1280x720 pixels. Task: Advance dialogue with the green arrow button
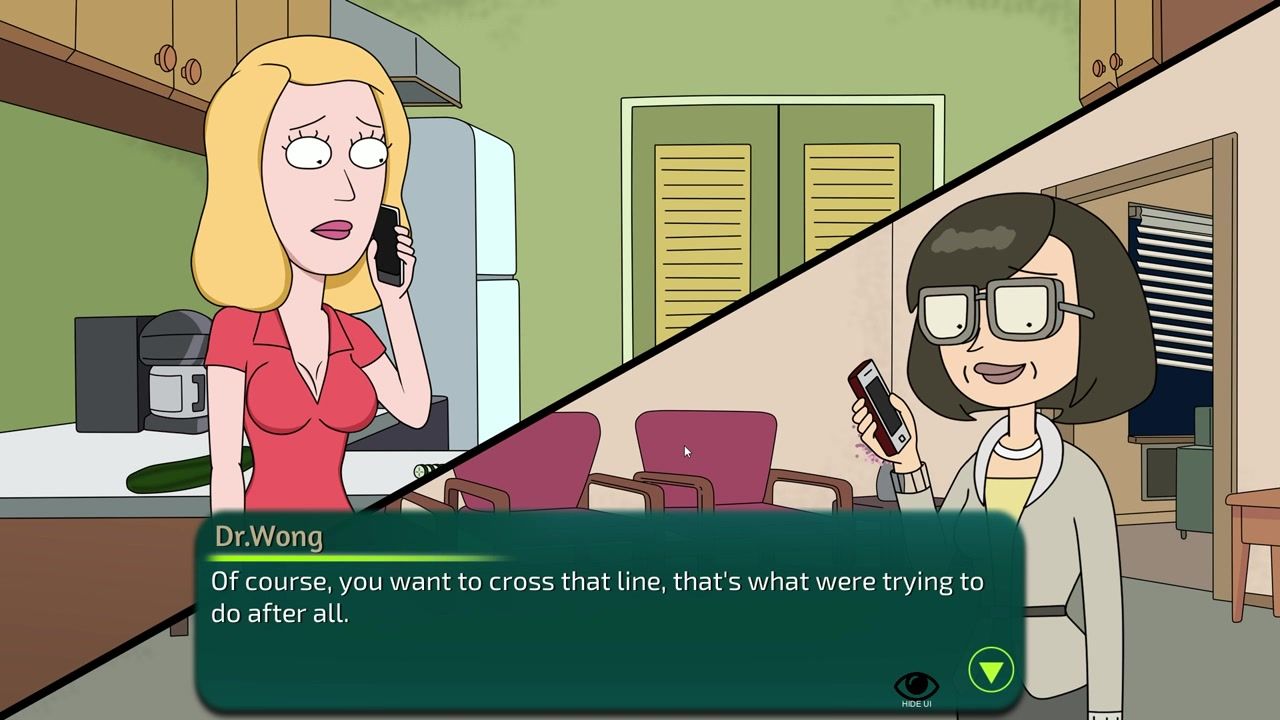tap(991, 670)
